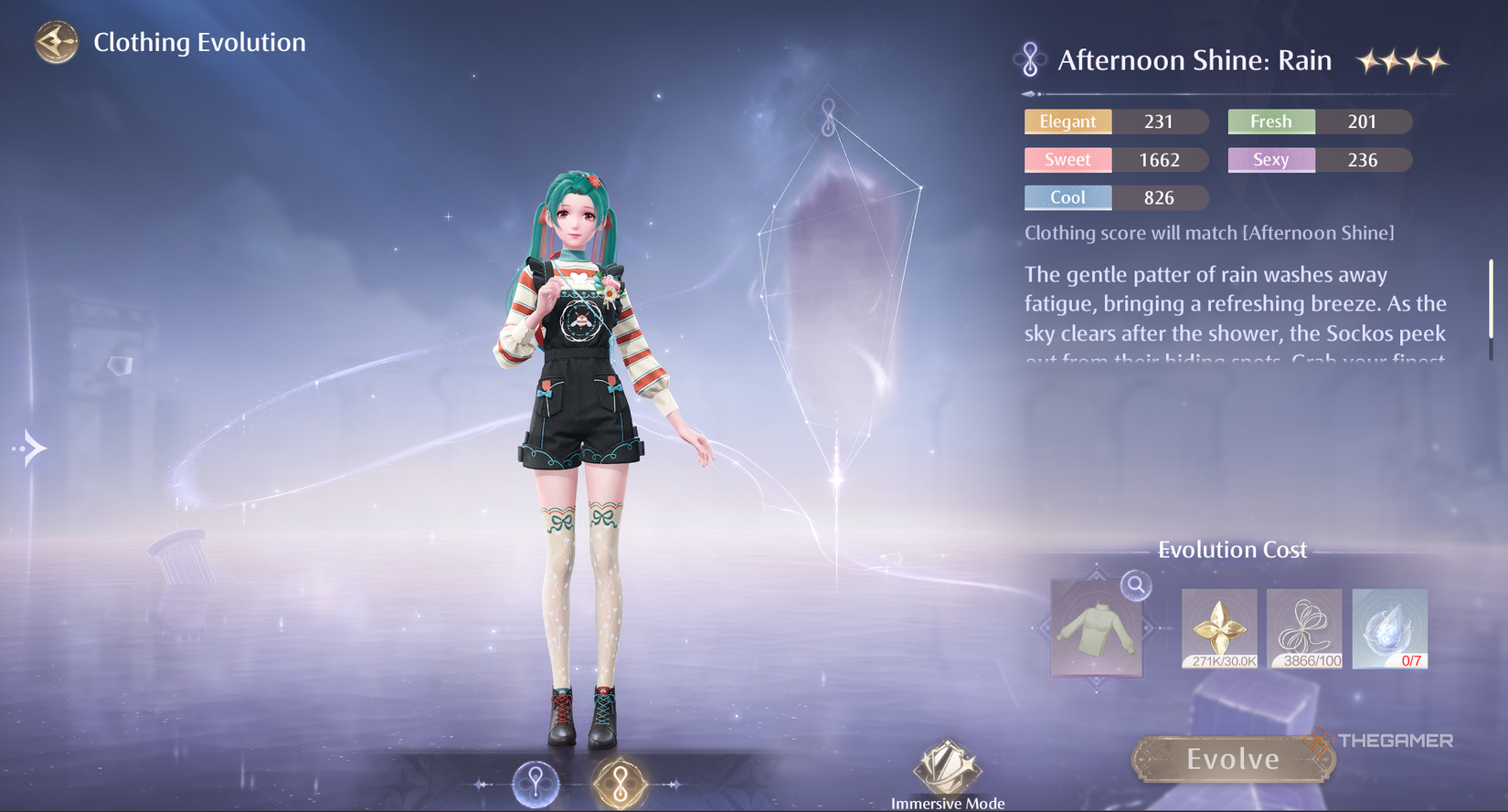Image resolution: width=1508 pixels, height=812 pixels.
Task: Toggle the Elegant stat badge
Action: click(x=1067, y=121)
